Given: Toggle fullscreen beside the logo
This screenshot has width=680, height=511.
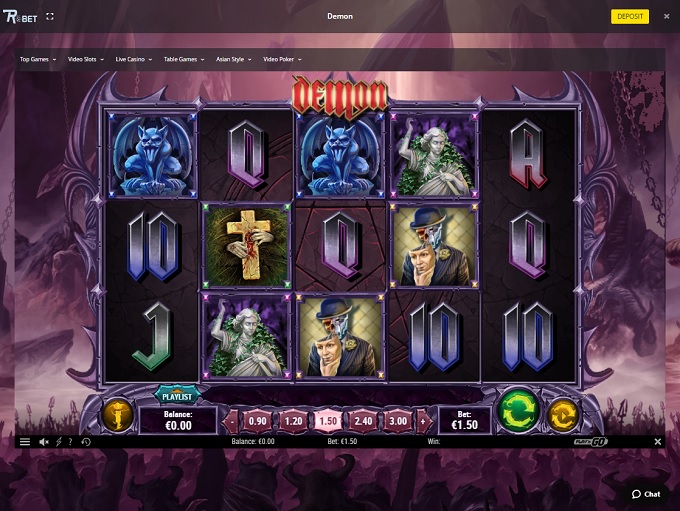Looking at the screenshot, I should click(50, 17).
